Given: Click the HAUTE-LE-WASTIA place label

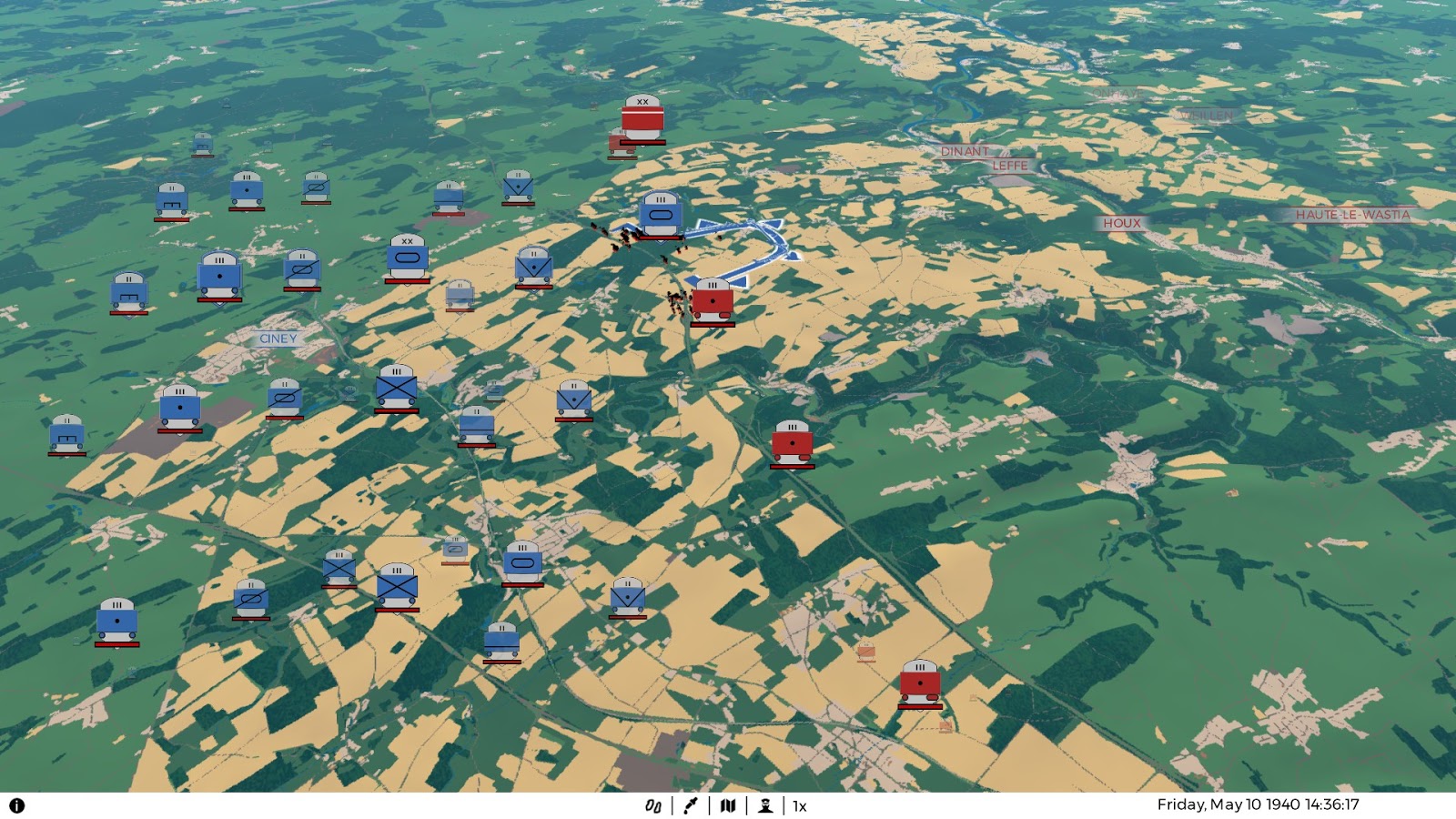Looking at the screenshot, I should click(x=1352, y=217).
